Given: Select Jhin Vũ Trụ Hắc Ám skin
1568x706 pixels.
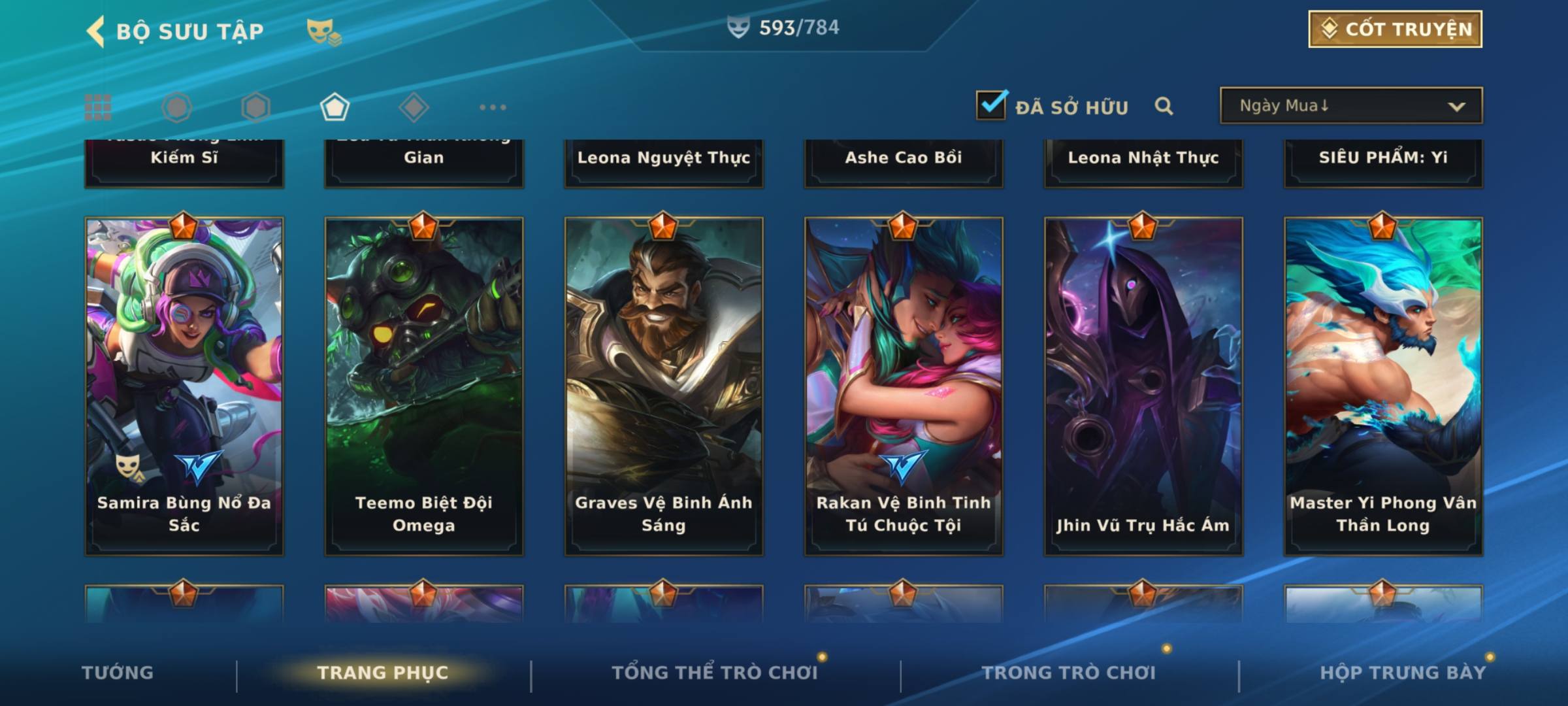Looking at the screenshot, I should coord(1143,386).
